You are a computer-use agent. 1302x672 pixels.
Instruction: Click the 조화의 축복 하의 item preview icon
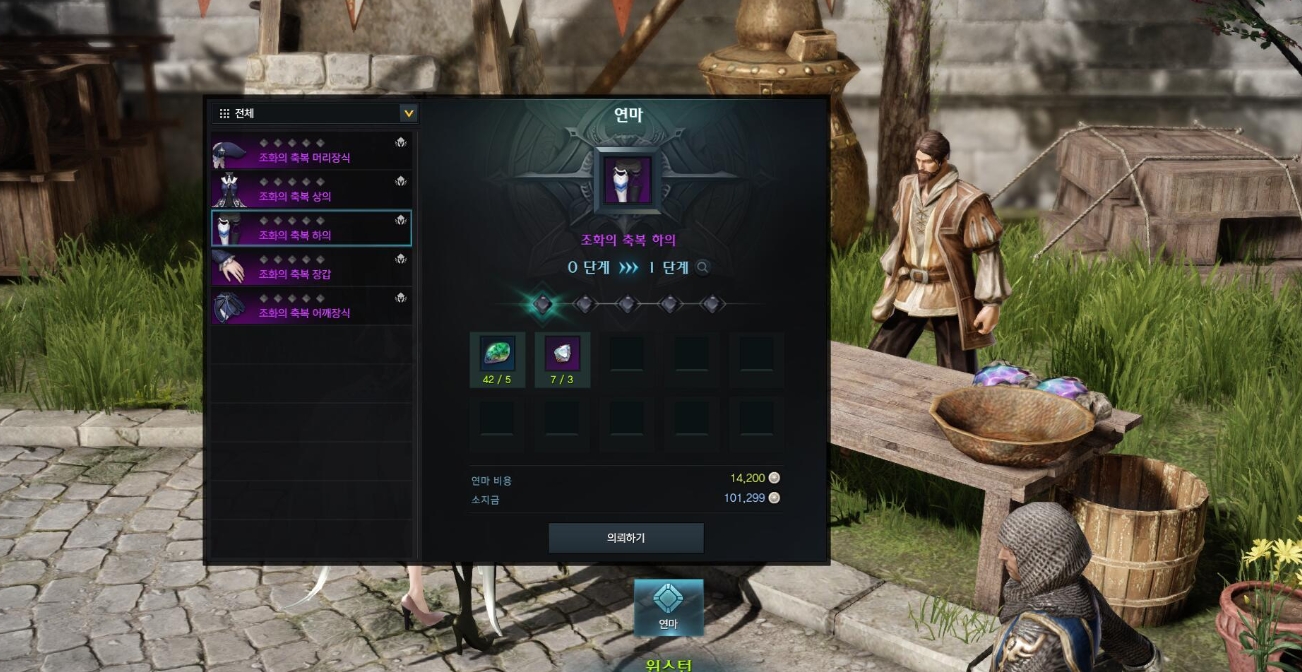pyautogui.click(x=627, y=181)
